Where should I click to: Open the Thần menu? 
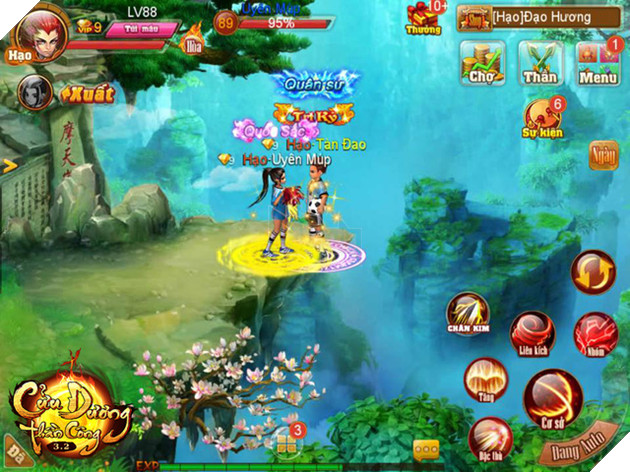click(x=541, y=63)
